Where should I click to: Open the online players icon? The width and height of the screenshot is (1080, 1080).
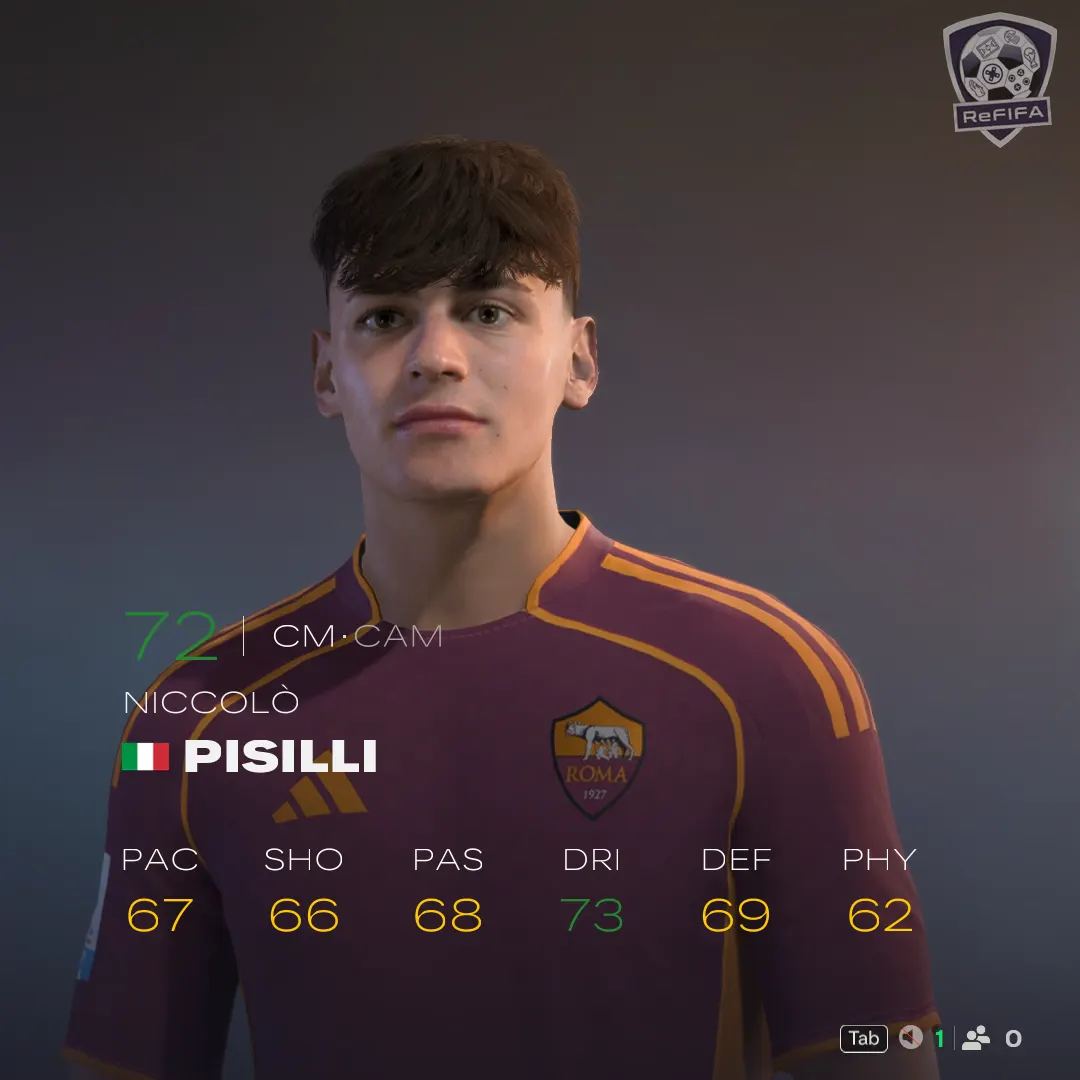point(975,1038)
